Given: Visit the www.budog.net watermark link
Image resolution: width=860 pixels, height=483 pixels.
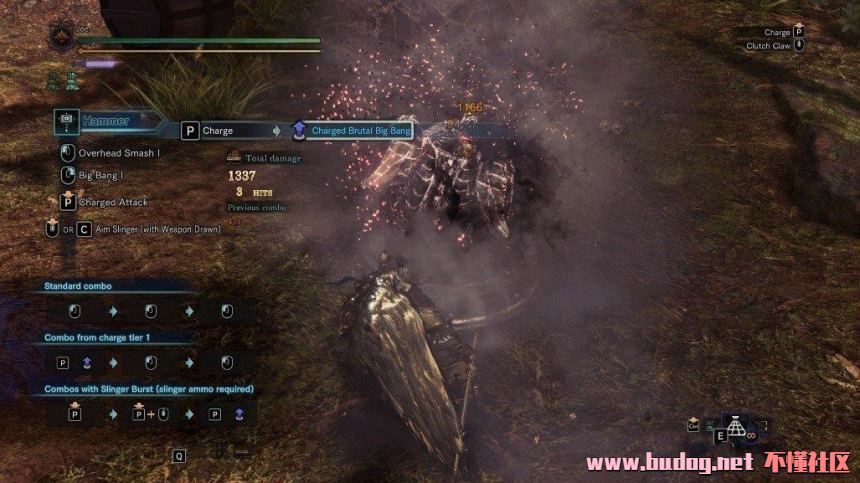Looking at the screenshot, I should (x=668, y=462).
